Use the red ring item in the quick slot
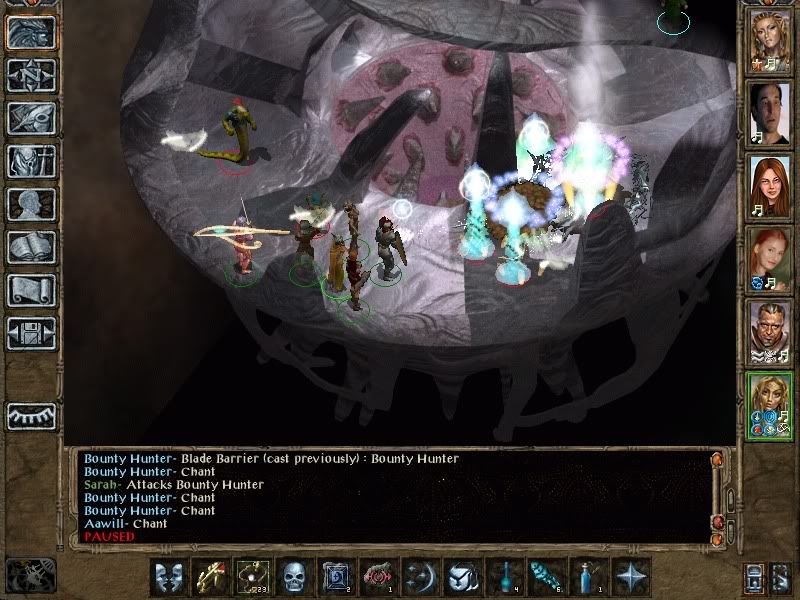This screenshot has width=800, height=600. click(x=378, y=576)
